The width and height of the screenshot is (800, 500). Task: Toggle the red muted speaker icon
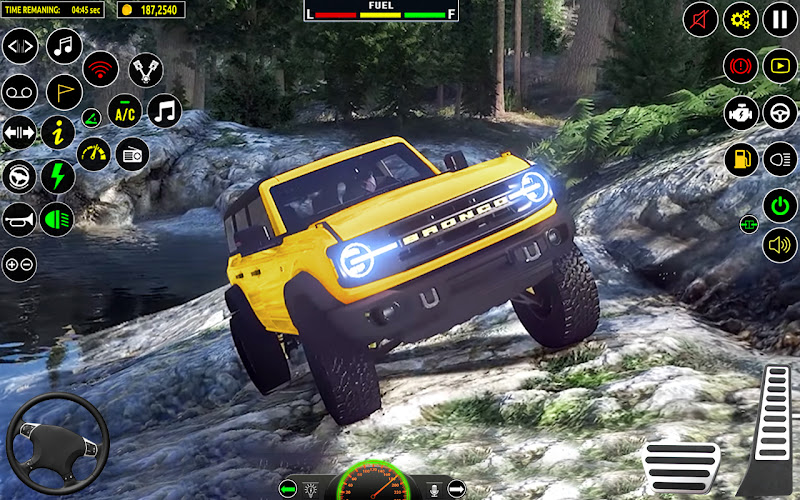click(701, 19)
